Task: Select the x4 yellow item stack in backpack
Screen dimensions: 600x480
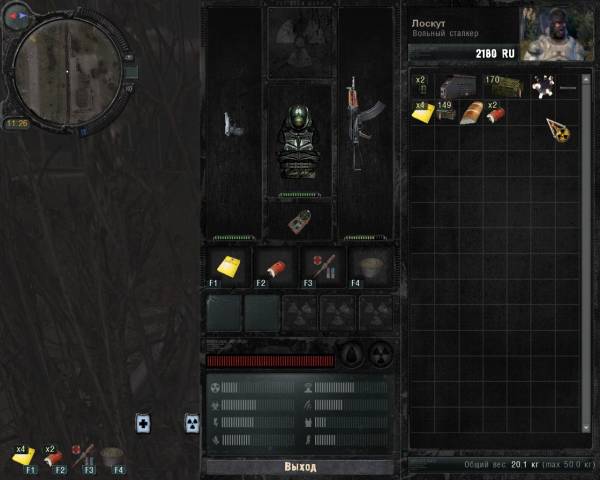Action: (422, 112)
